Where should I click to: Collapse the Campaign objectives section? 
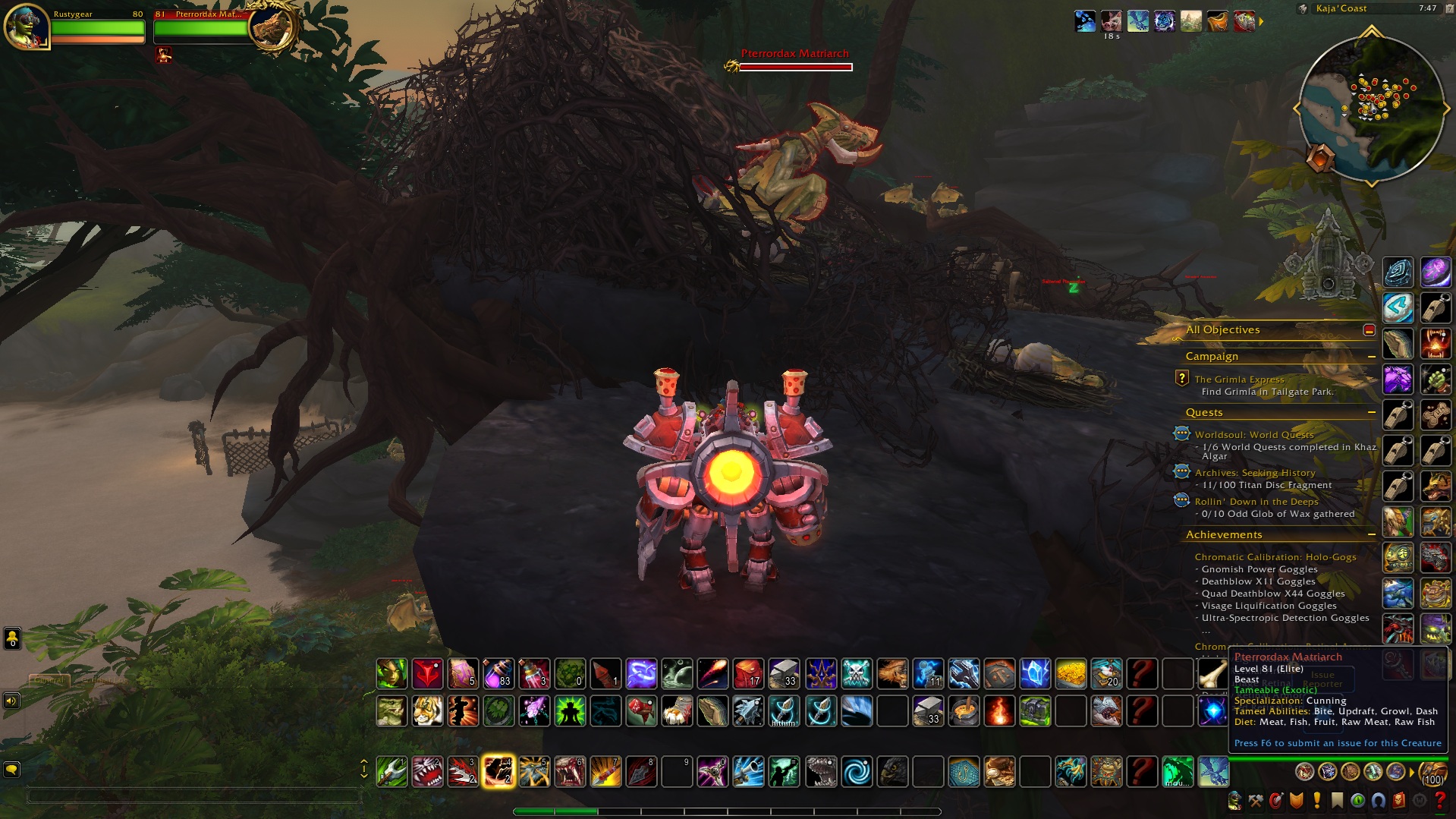[x=1371, y=357]
